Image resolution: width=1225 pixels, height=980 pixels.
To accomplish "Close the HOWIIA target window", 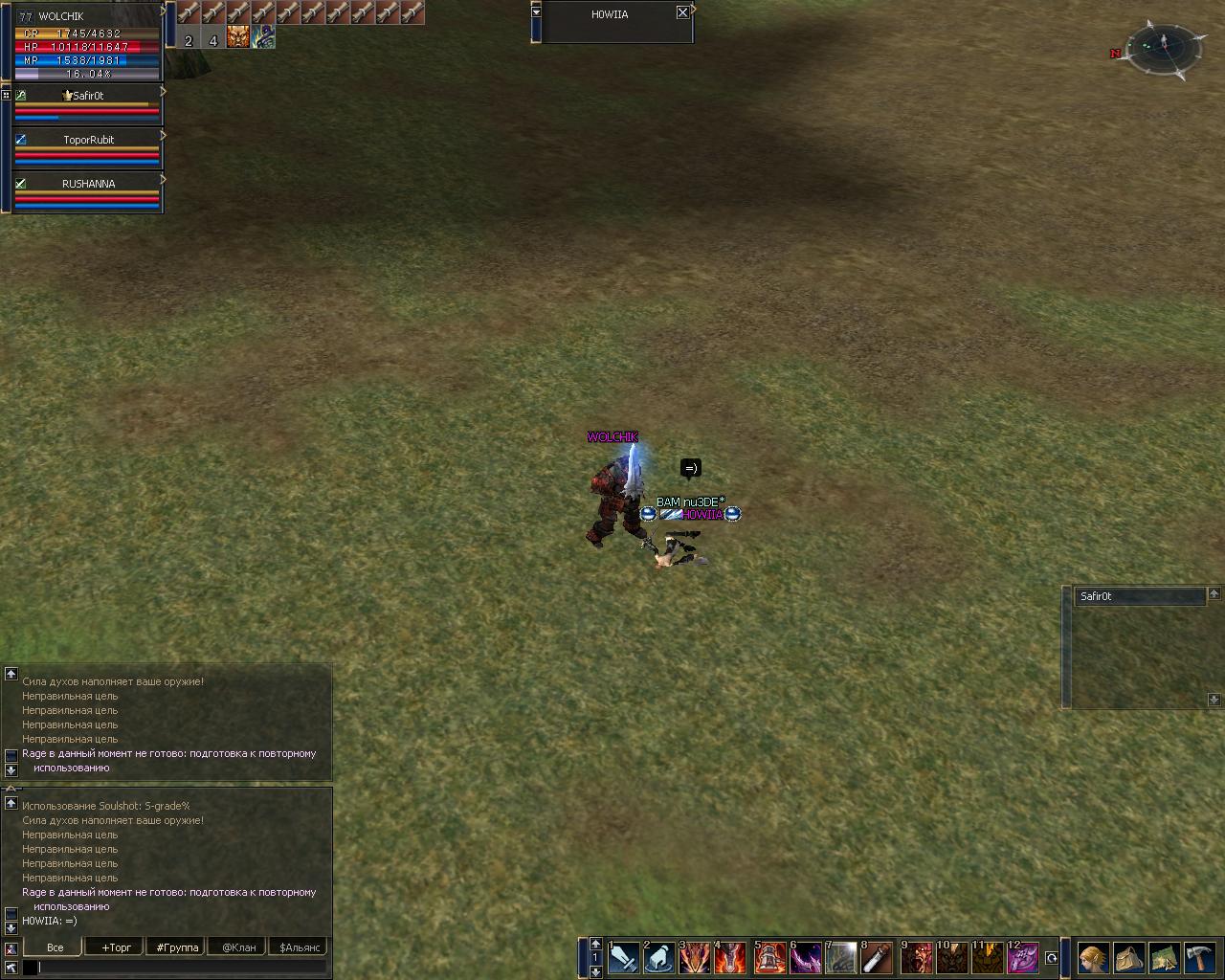I will pyautogui.click(x=682, y=12).
